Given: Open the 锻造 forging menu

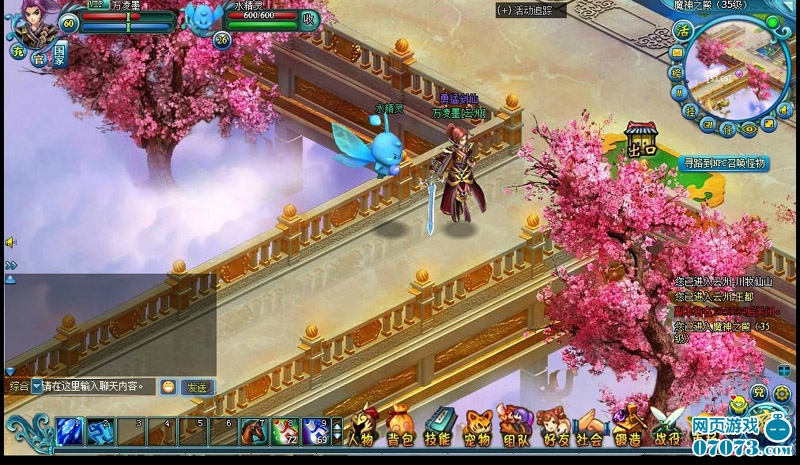Looking at the screenshot, I should pos(627,428).
